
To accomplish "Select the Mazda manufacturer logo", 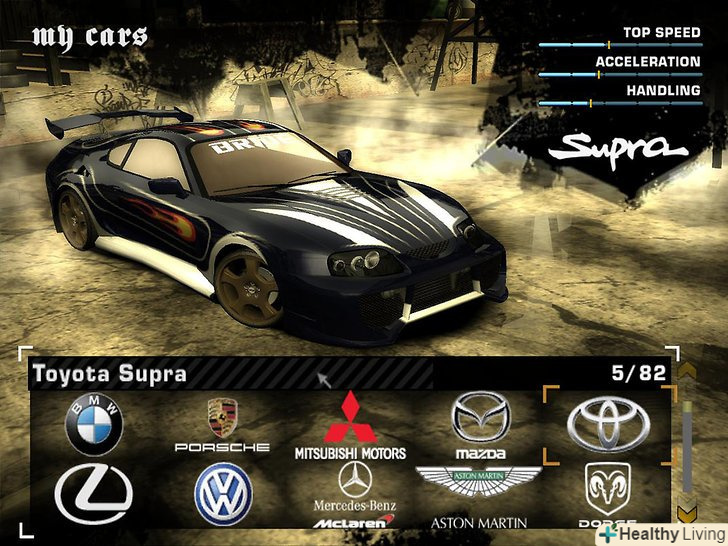I will coord(480,424).
